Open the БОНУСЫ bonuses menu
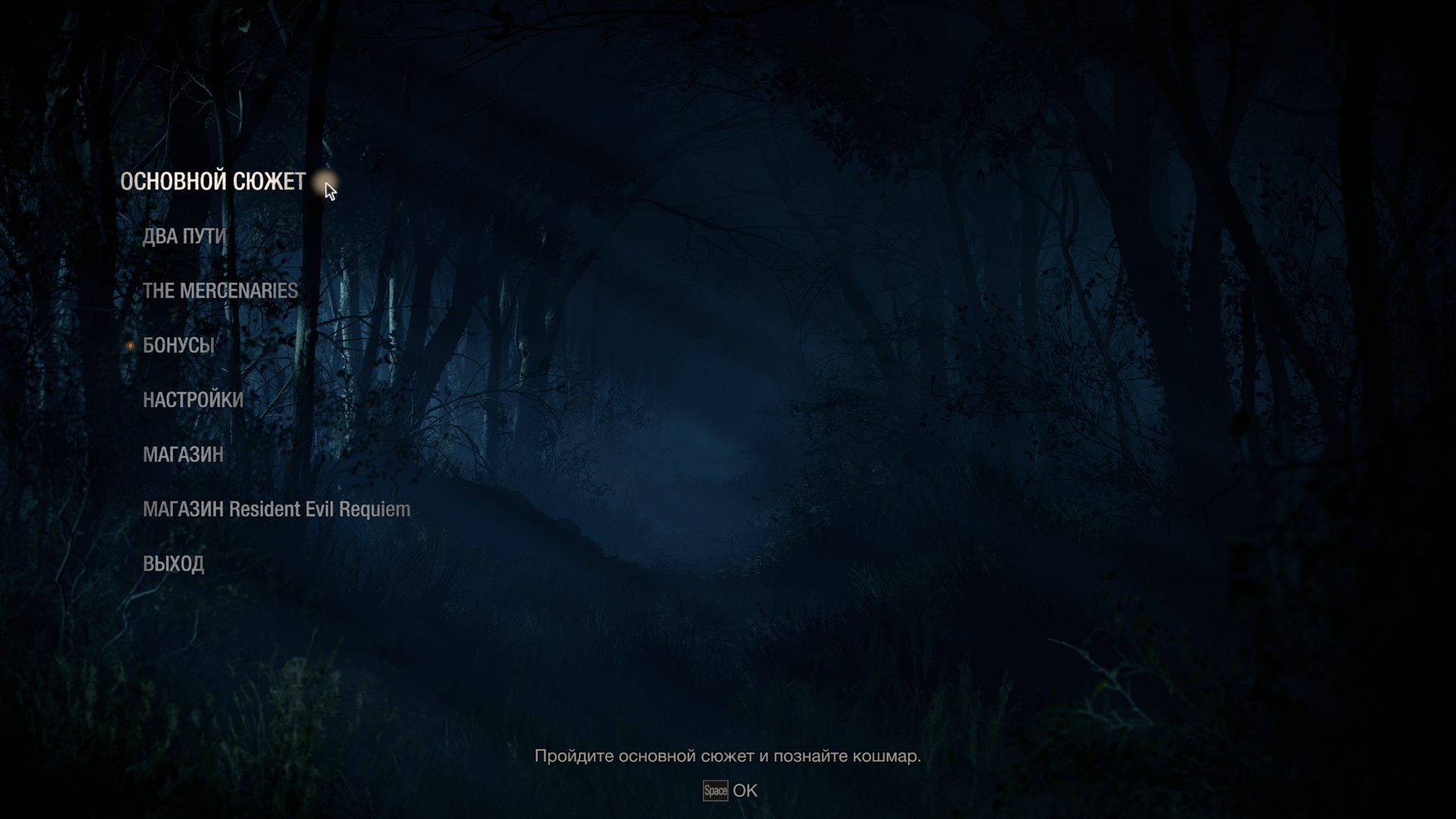 click(178, 346)
